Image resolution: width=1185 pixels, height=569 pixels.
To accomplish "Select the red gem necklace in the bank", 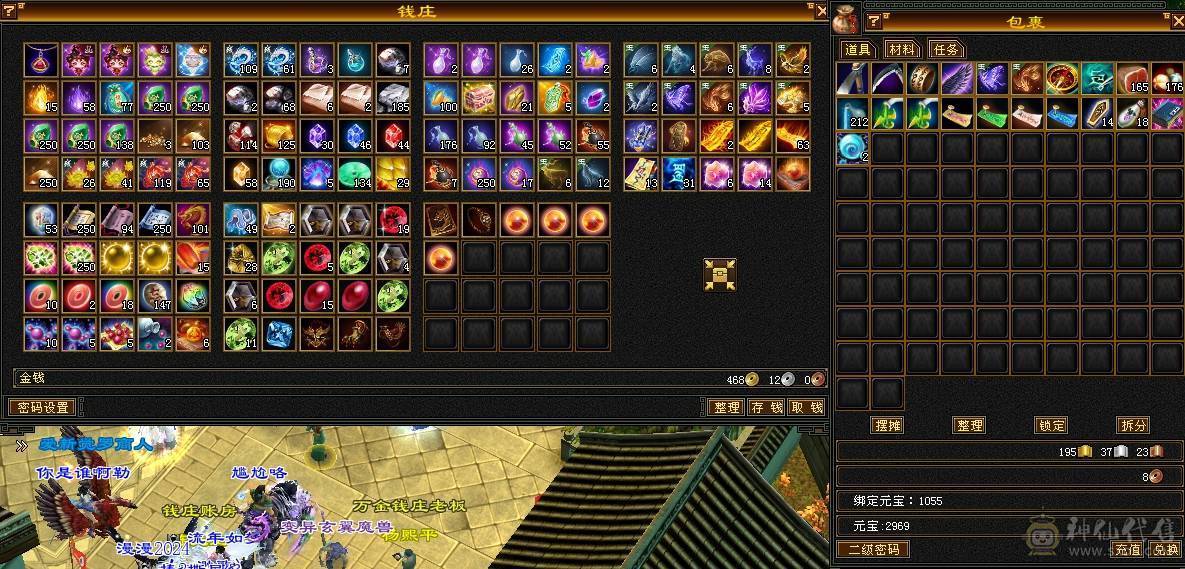I will coord(41,60).
